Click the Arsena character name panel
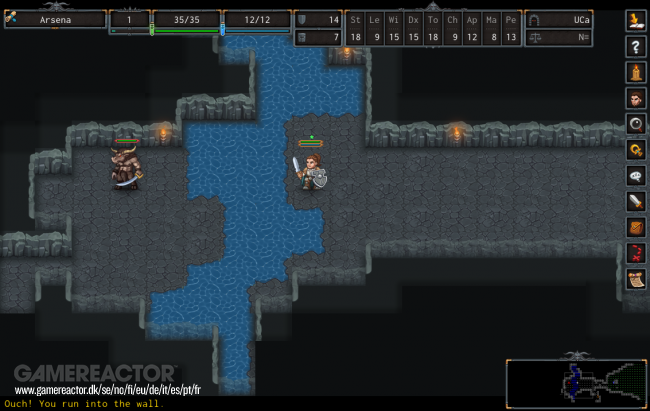 pyautogui.click(x=55, y=19)
